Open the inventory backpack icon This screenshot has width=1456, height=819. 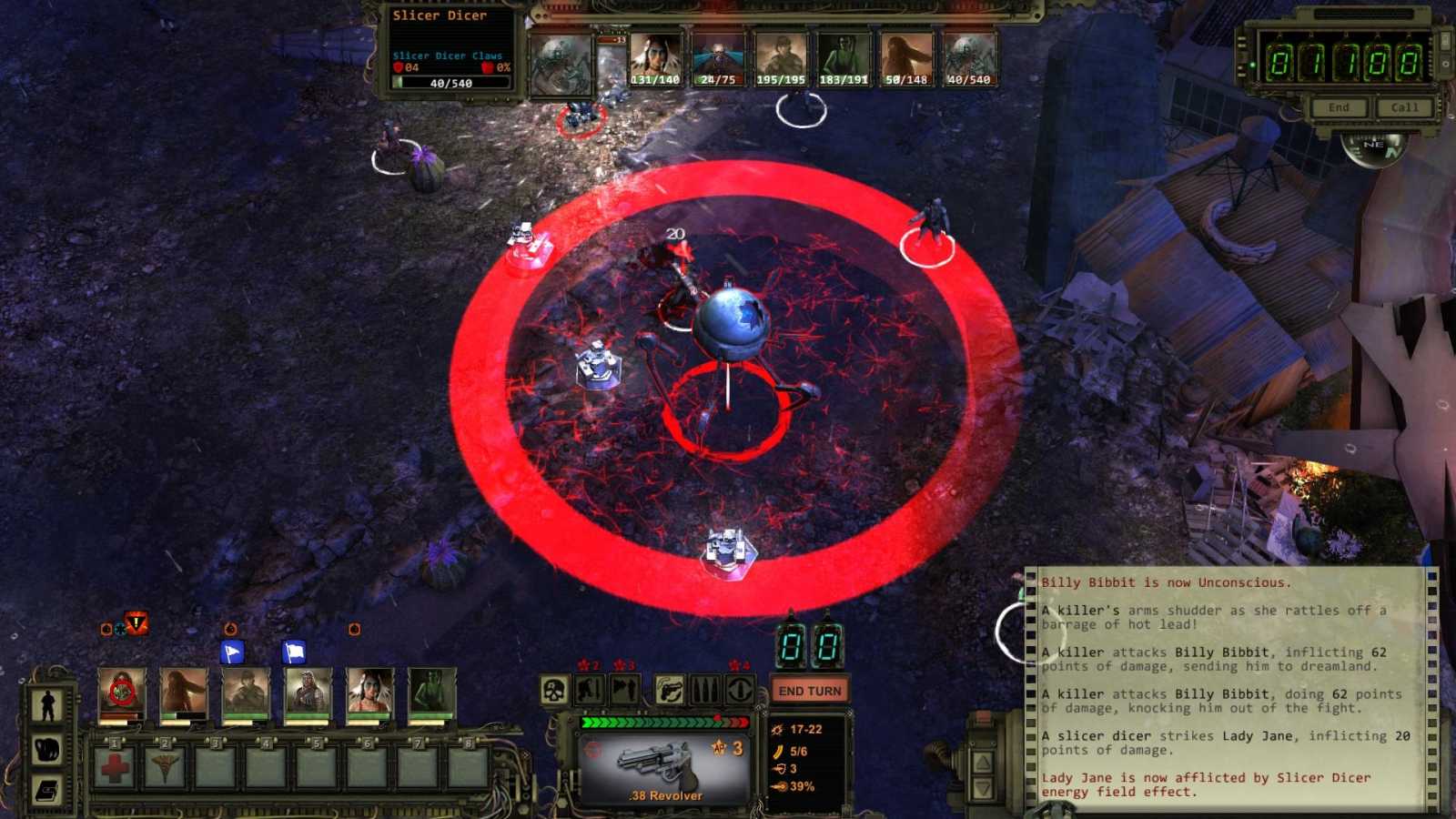(49, 750)
